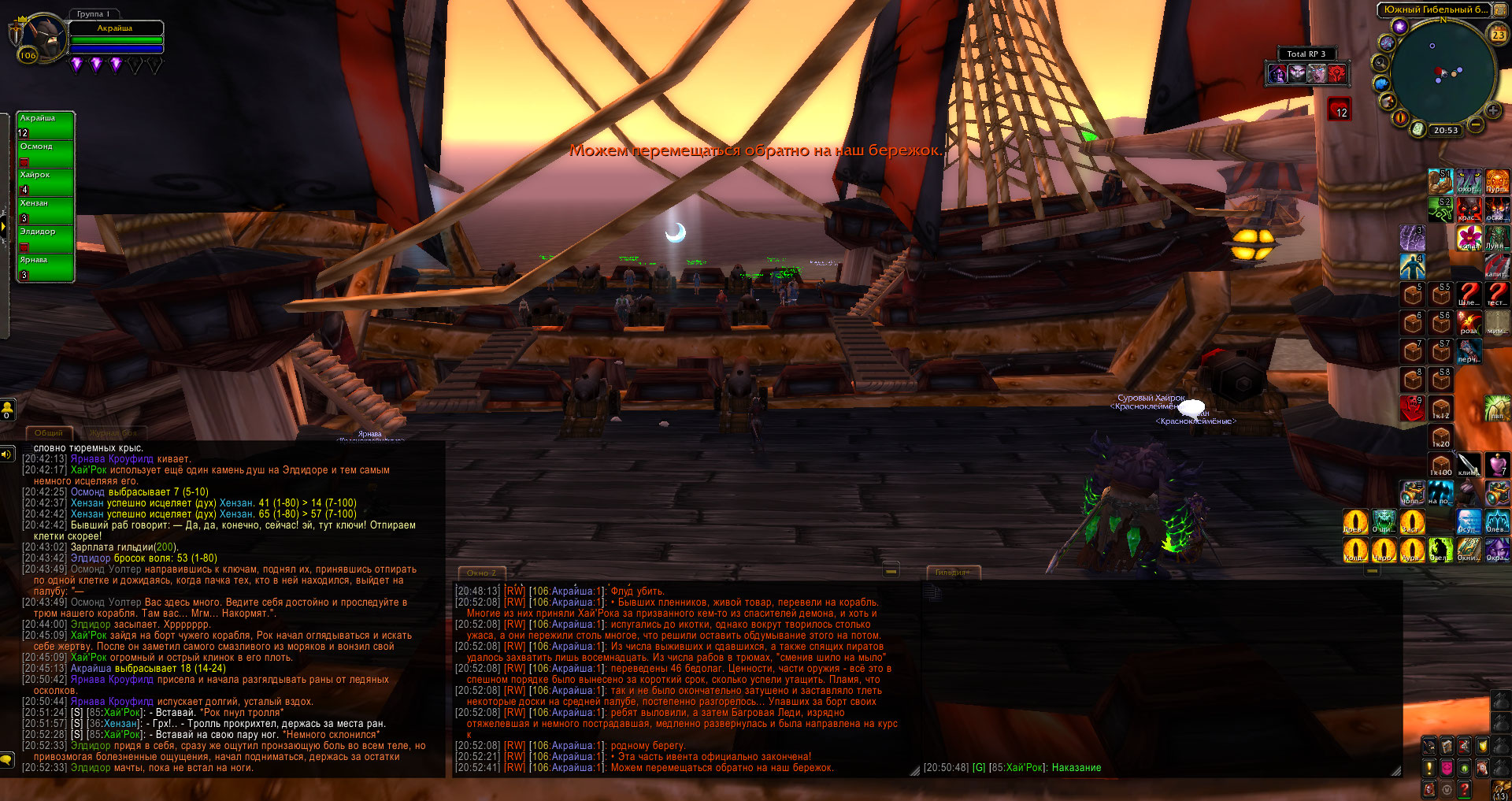Select Хайрок in the raid frames

point(46,181)
